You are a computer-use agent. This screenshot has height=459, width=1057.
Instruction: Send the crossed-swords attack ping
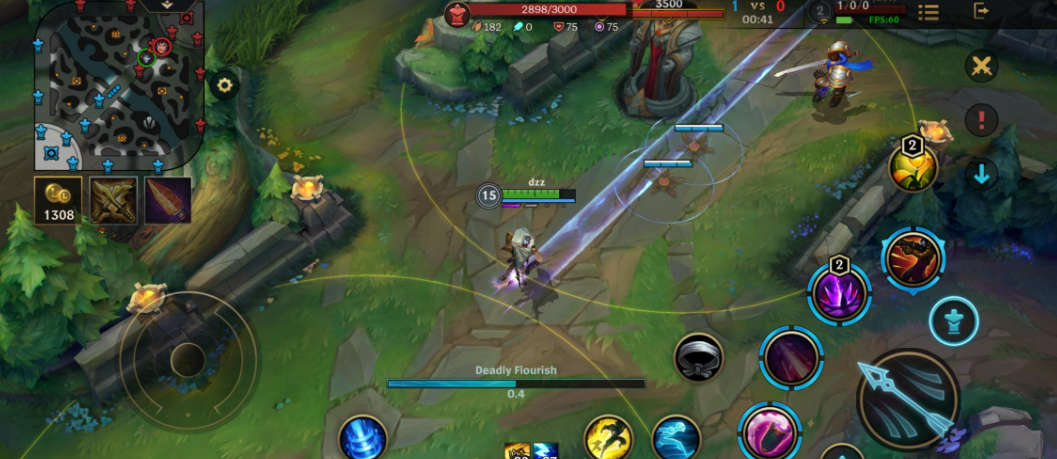pos(982,67)
